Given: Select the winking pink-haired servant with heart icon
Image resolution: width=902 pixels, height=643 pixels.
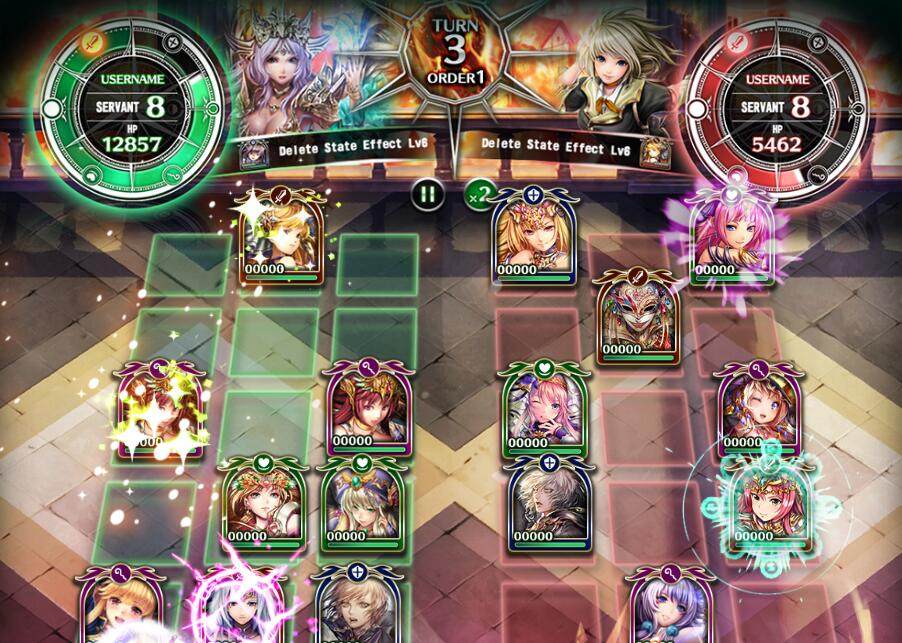Looking at the screenshot, I should tap(542, 412).
